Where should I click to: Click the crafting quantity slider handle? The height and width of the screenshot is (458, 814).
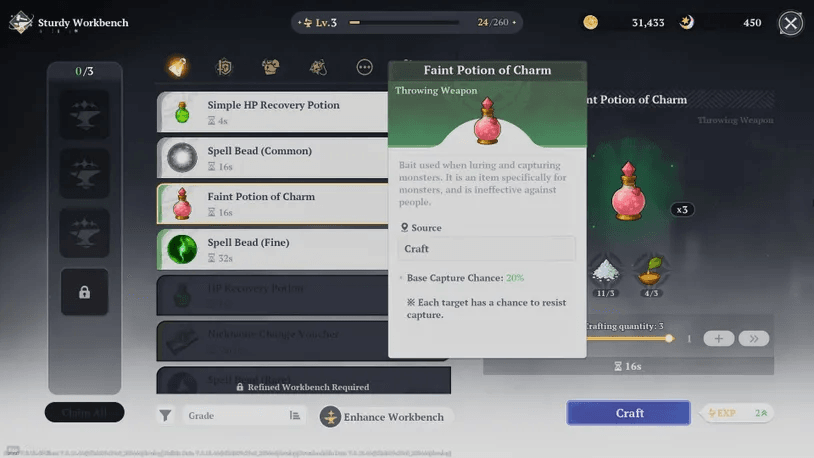tap(669, 339)
